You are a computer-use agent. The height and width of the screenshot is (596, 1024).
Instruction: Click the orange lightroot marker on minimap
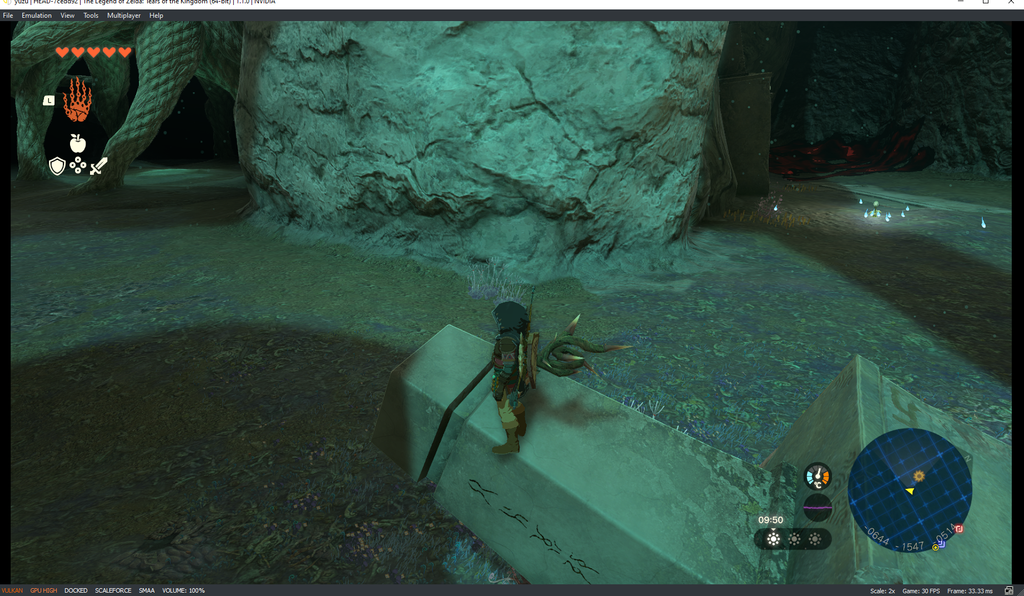click(918, 474)
